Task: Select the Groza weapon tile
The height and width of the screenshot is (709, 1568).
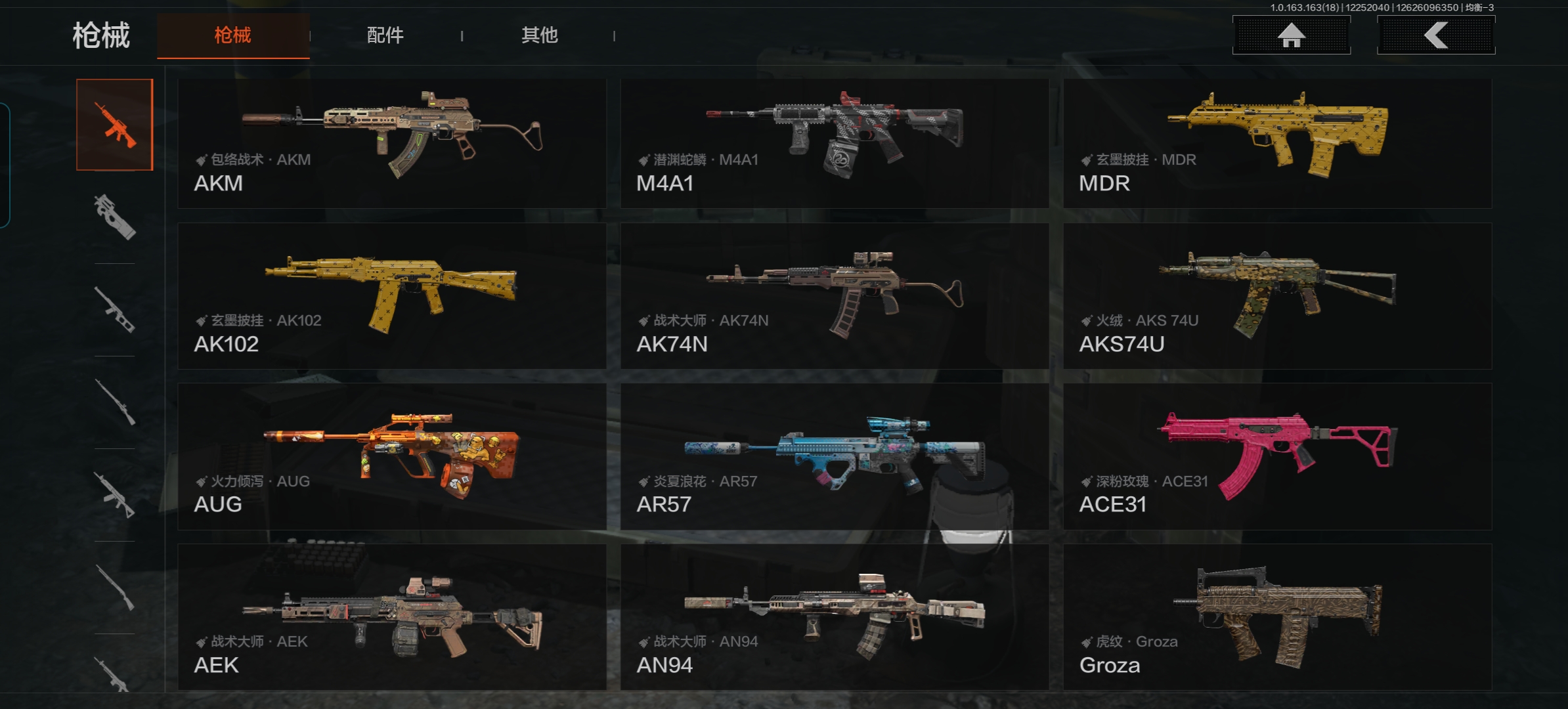Action: click(x=1277, y=617)
